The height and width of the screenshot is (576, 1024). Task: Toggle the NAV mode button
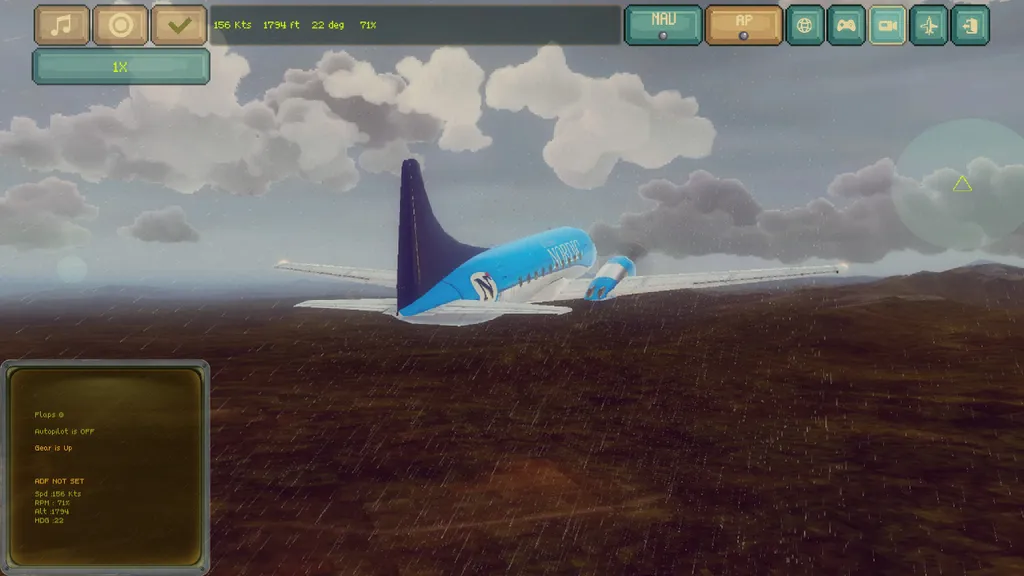pyautogui.click(x=663, y=25)
